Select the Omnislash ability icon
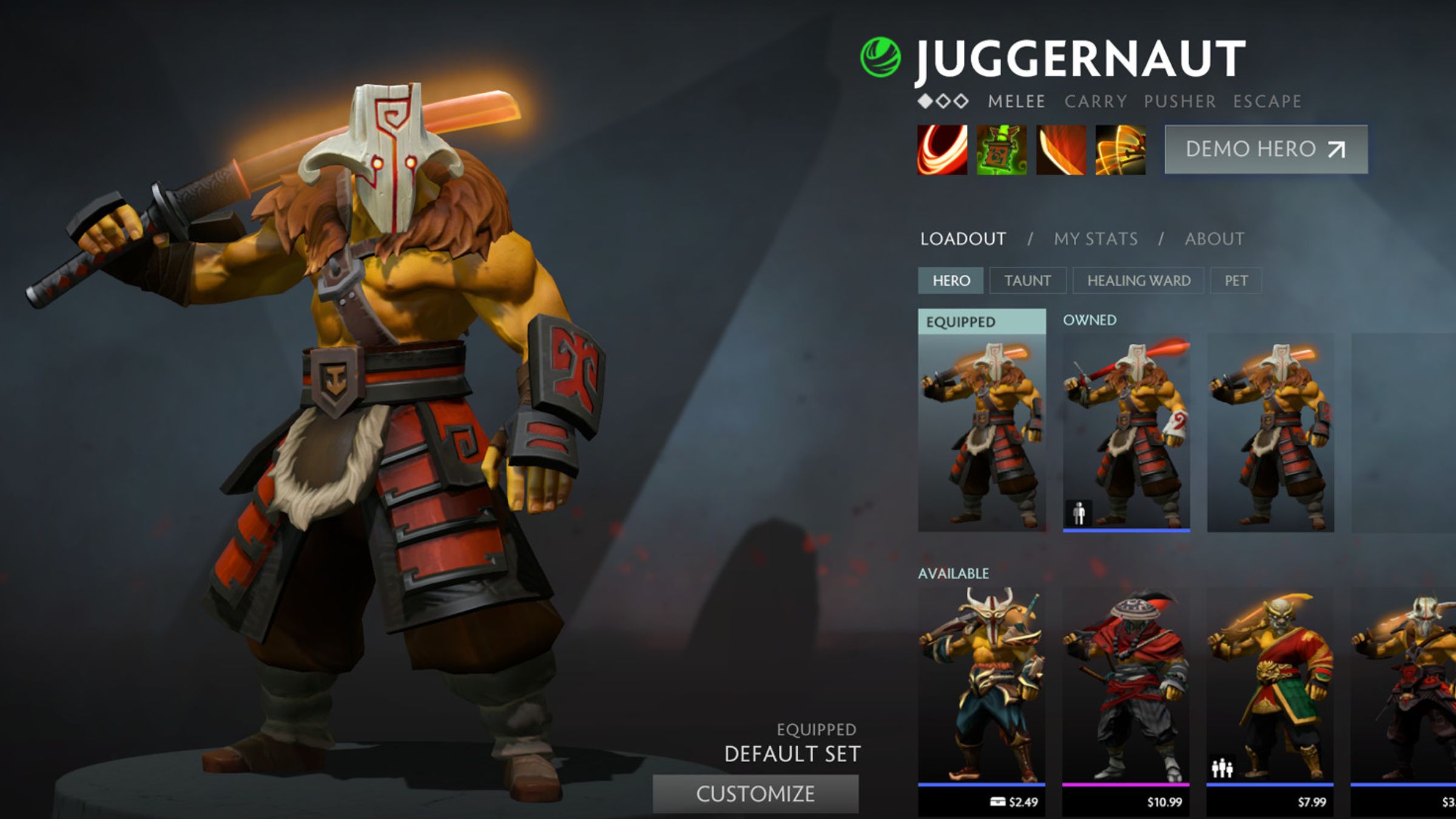 coord(1121,150)
